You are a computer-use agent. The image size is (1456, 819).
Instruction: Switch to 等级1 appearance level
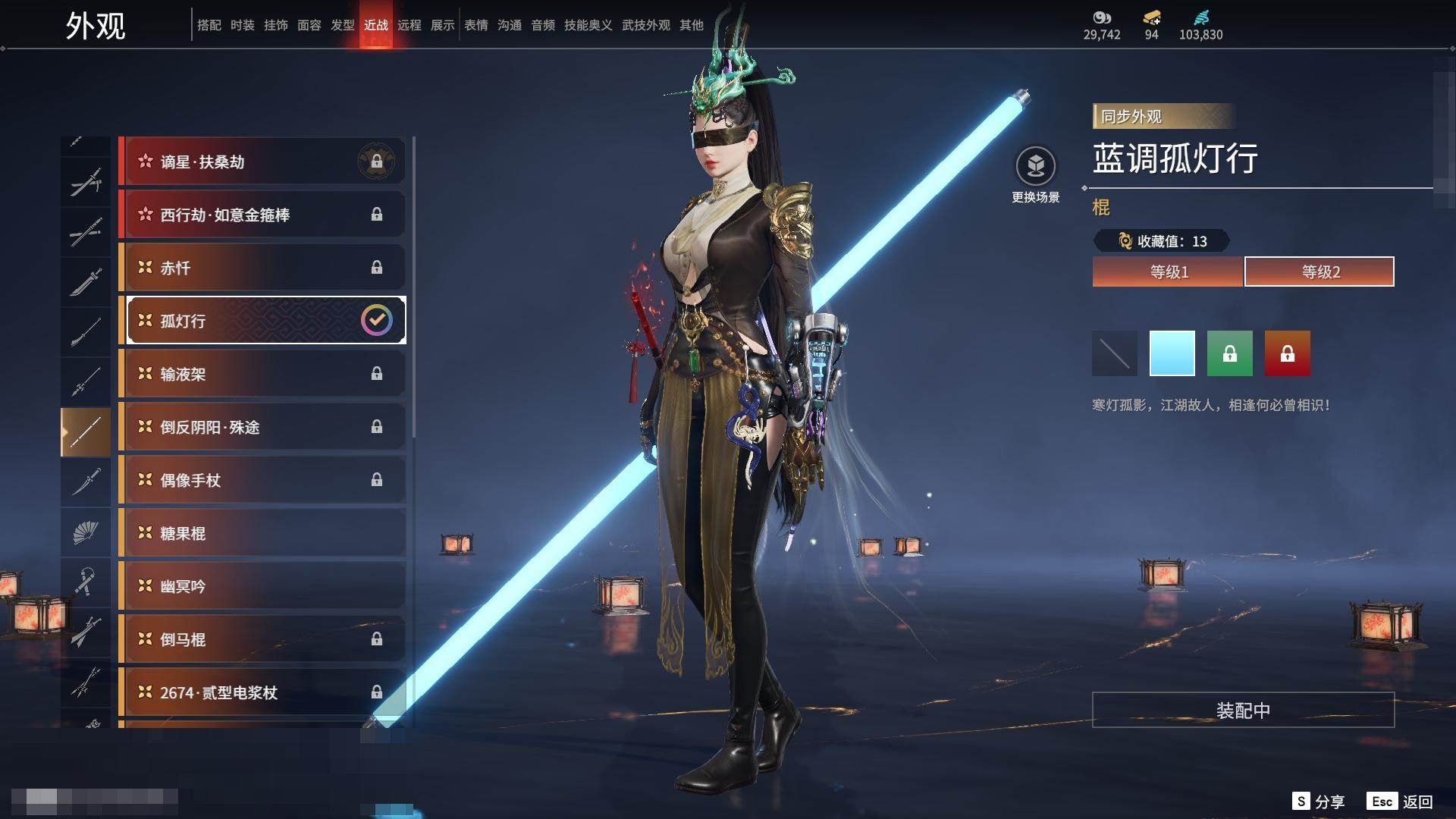1168,271
